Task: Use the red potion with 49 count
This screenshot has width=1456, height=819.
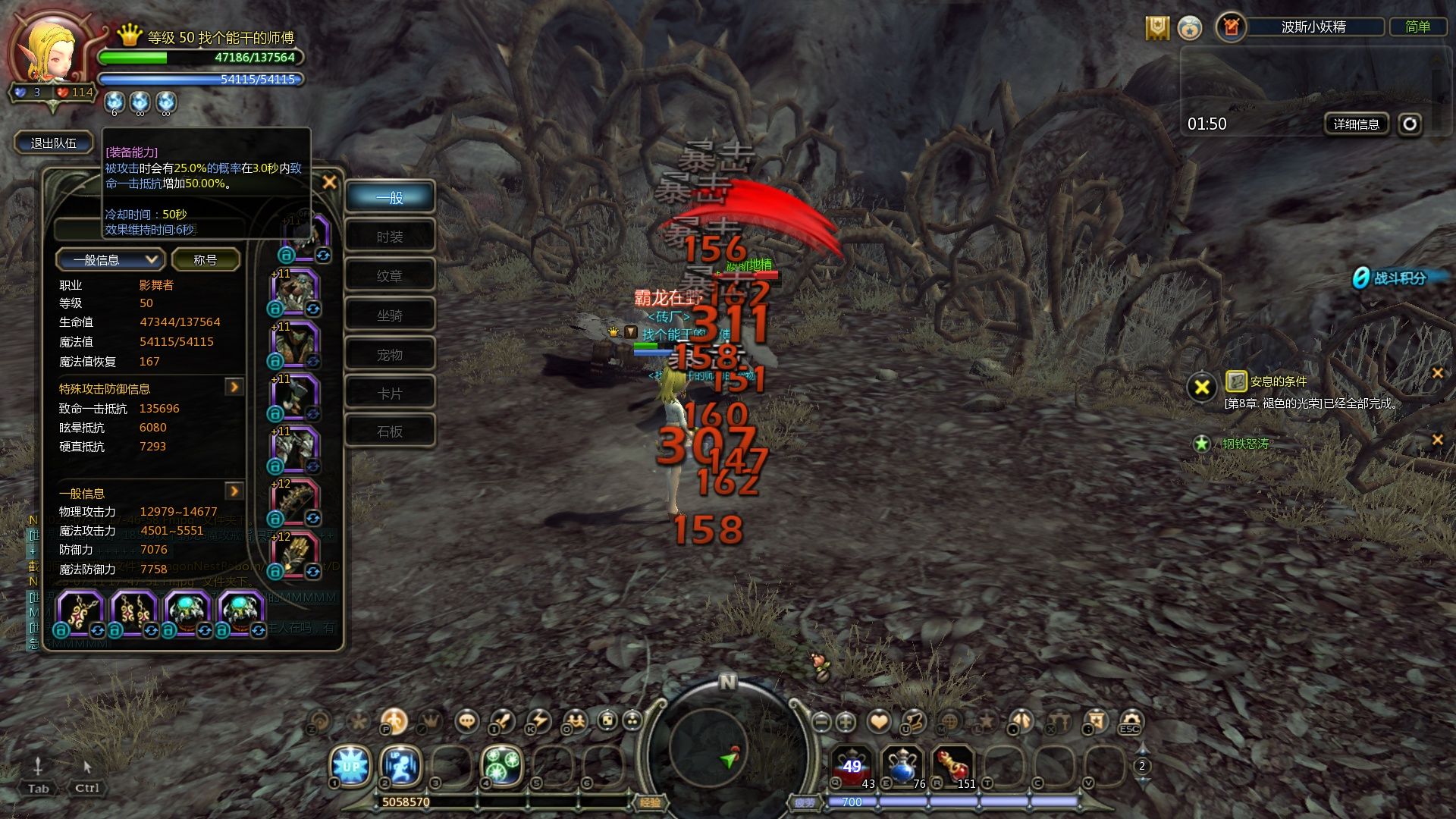Action: click(x=852, y=766)
